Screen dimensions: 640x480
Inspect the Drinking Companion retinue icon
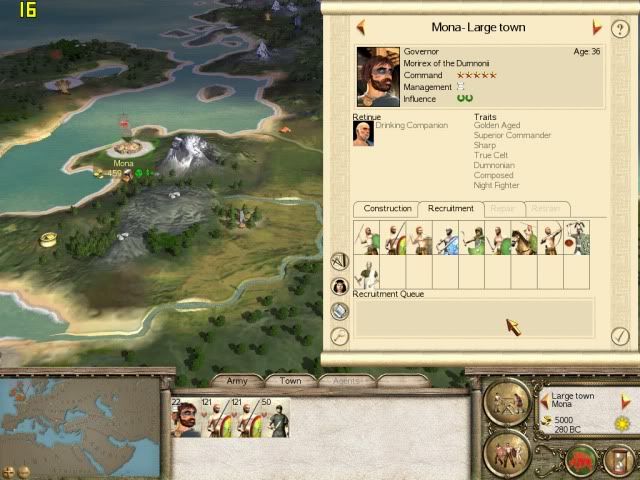[363, 134]
